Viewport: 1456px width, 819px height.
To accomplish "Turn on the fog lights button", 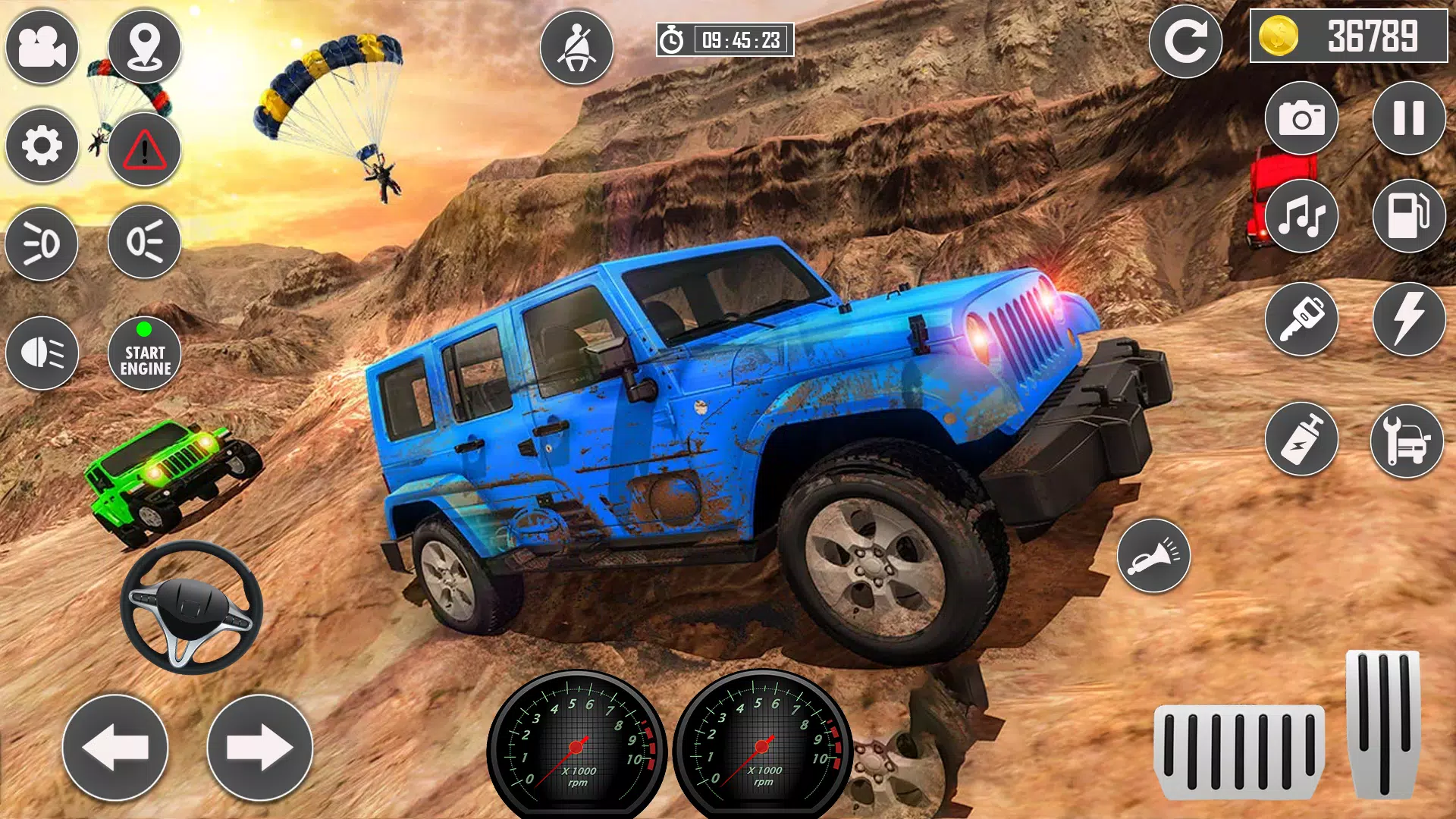I will (42, 244).
